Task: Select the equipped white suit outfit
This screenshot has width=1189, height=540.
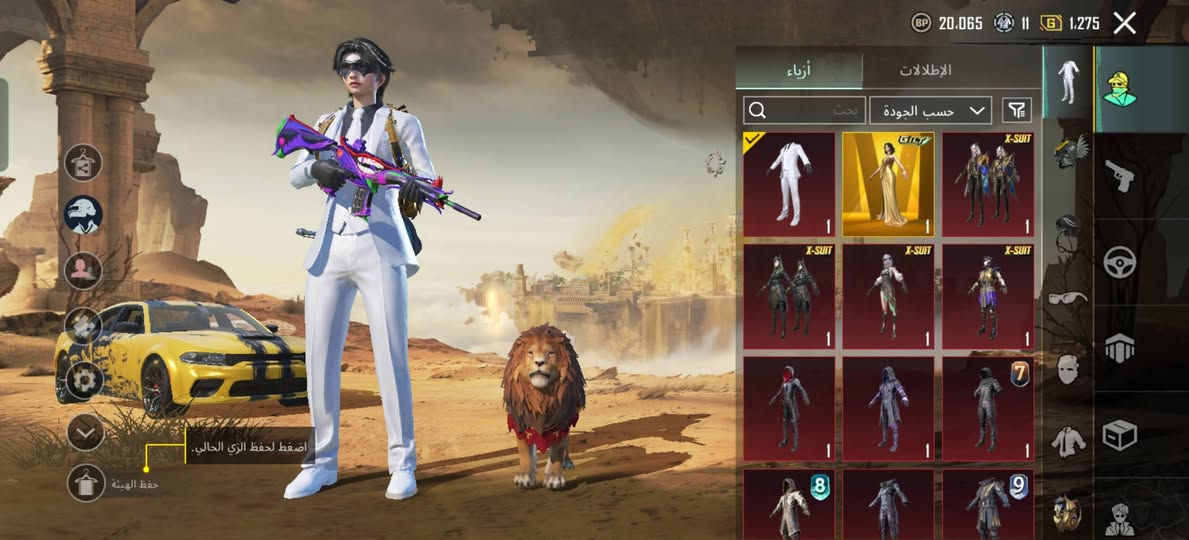Action: point(789,184)
